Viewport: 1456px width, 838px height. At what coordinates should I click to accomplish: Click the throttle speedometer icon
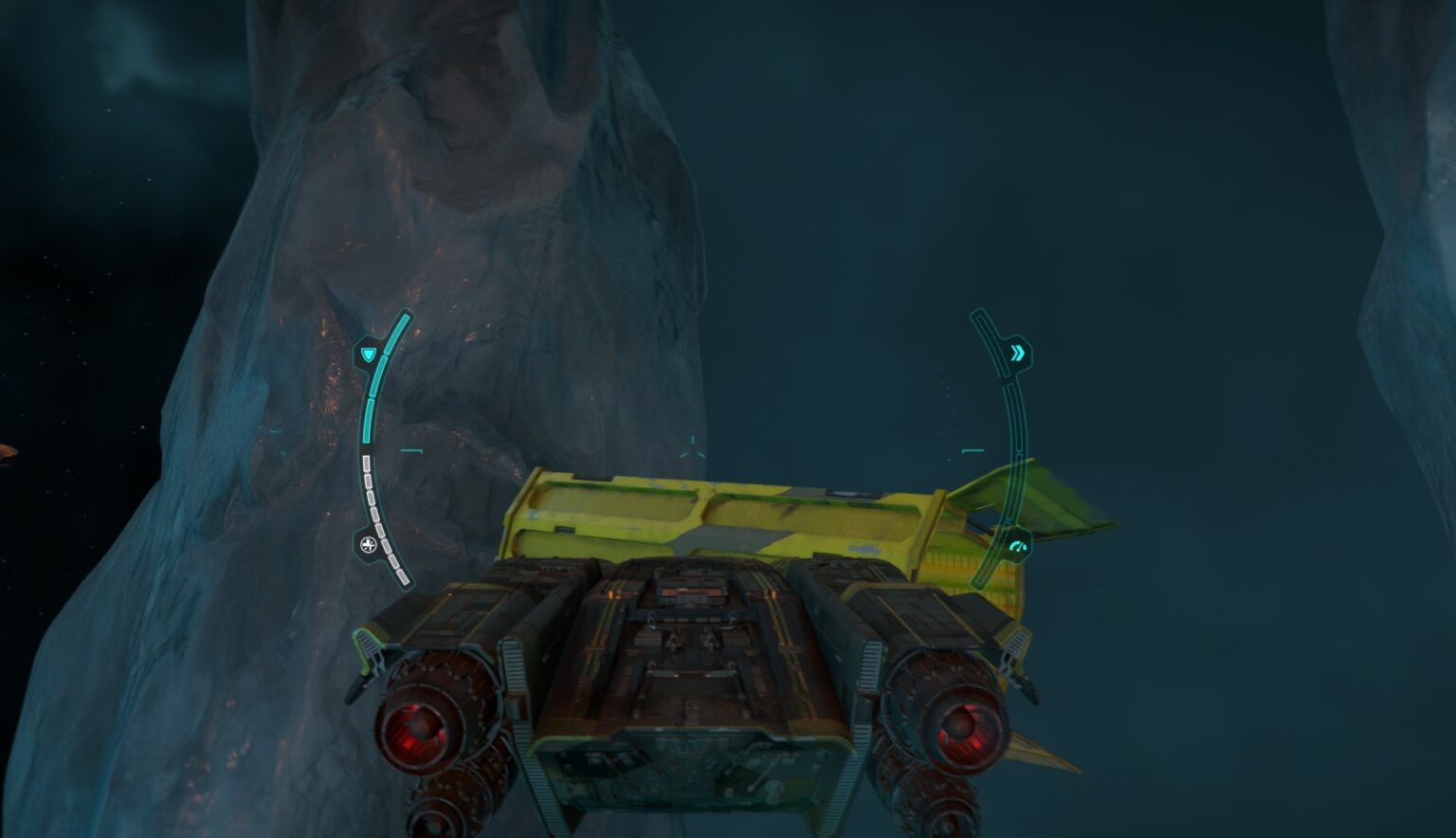click(1018, 548)
